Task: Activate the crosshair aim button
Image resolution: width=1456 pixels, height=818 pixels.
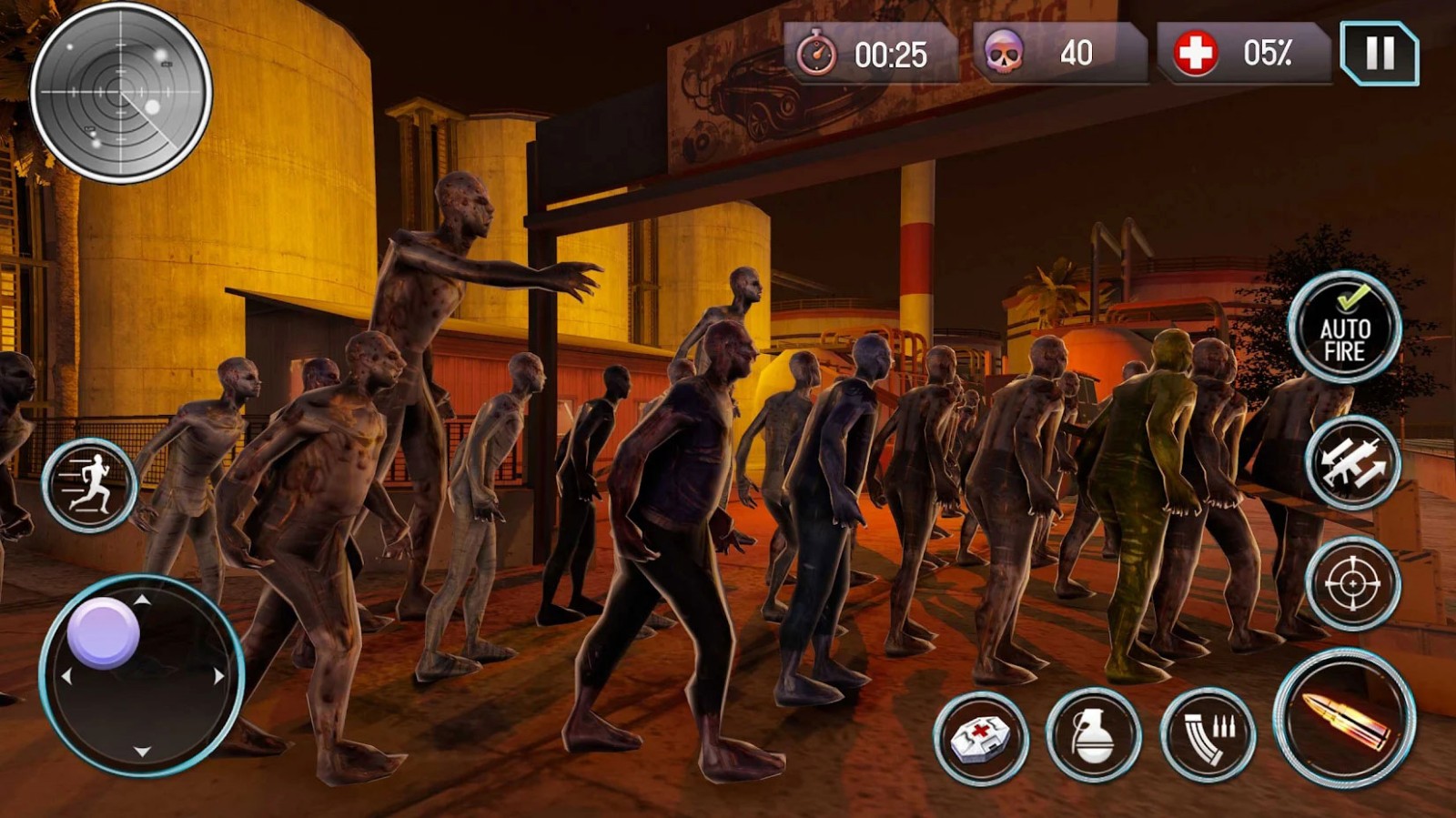Action: pos(1352,583)
